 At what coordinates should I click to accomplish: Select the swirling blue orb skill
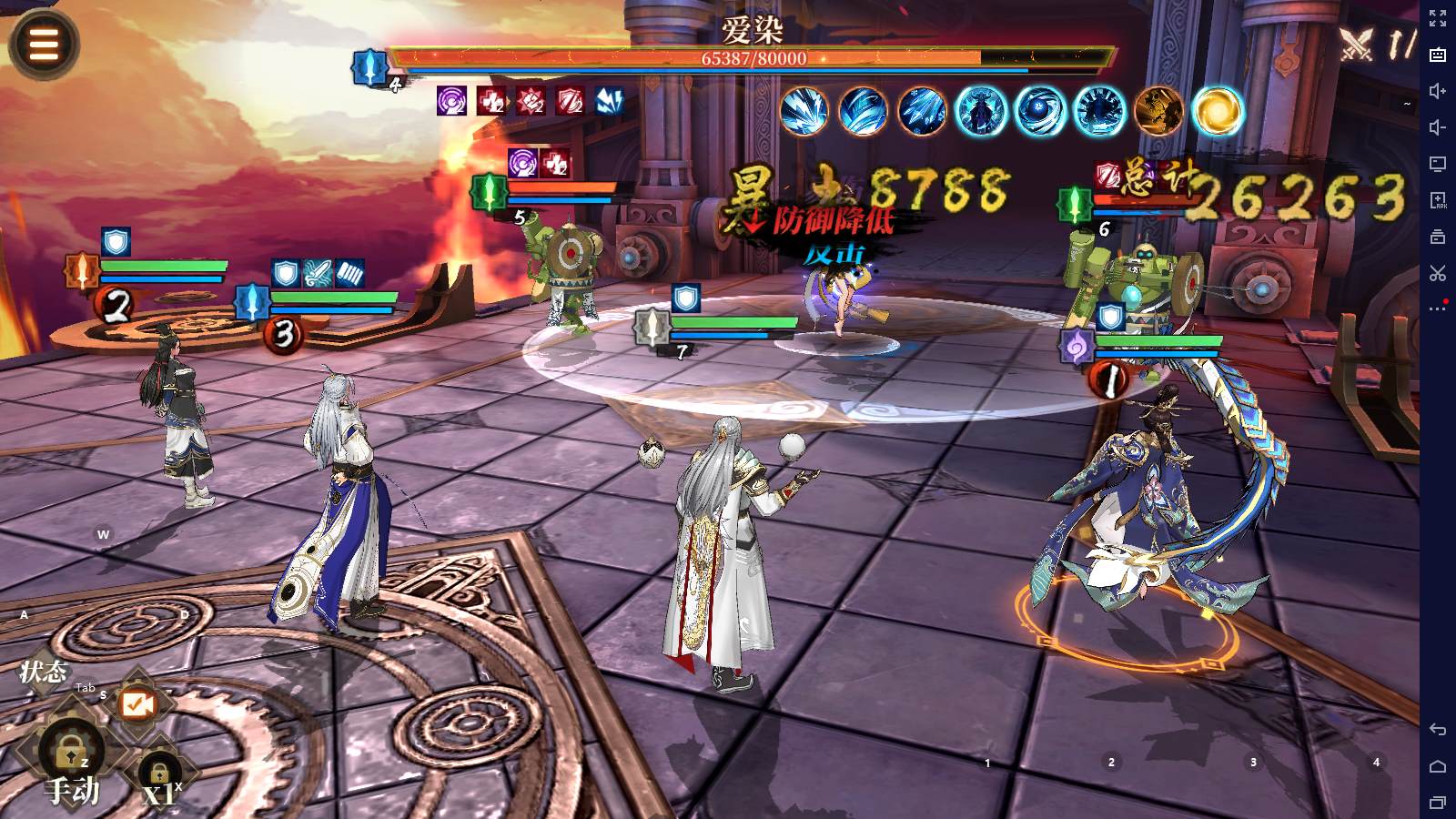pyautogui.click(x=1040, y=111)
